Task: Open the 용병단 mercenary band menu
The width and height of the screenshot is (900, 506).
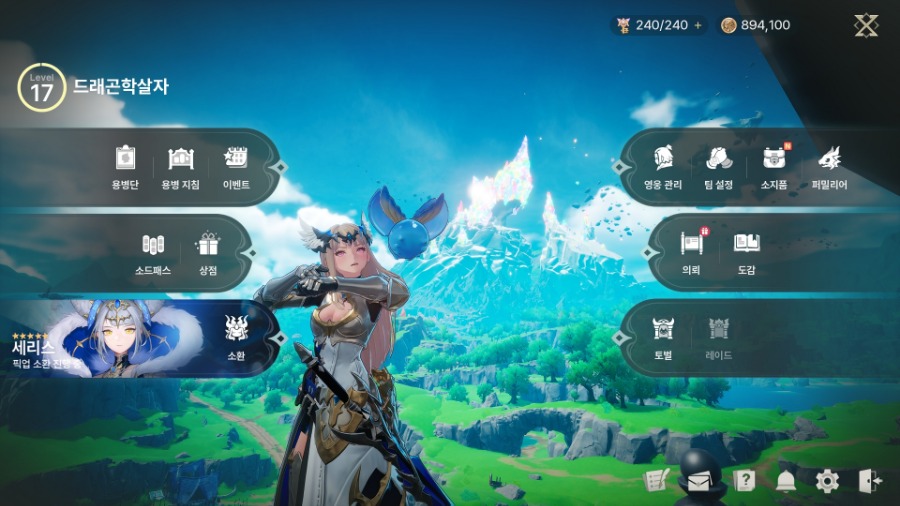Action: coord(125,166)
